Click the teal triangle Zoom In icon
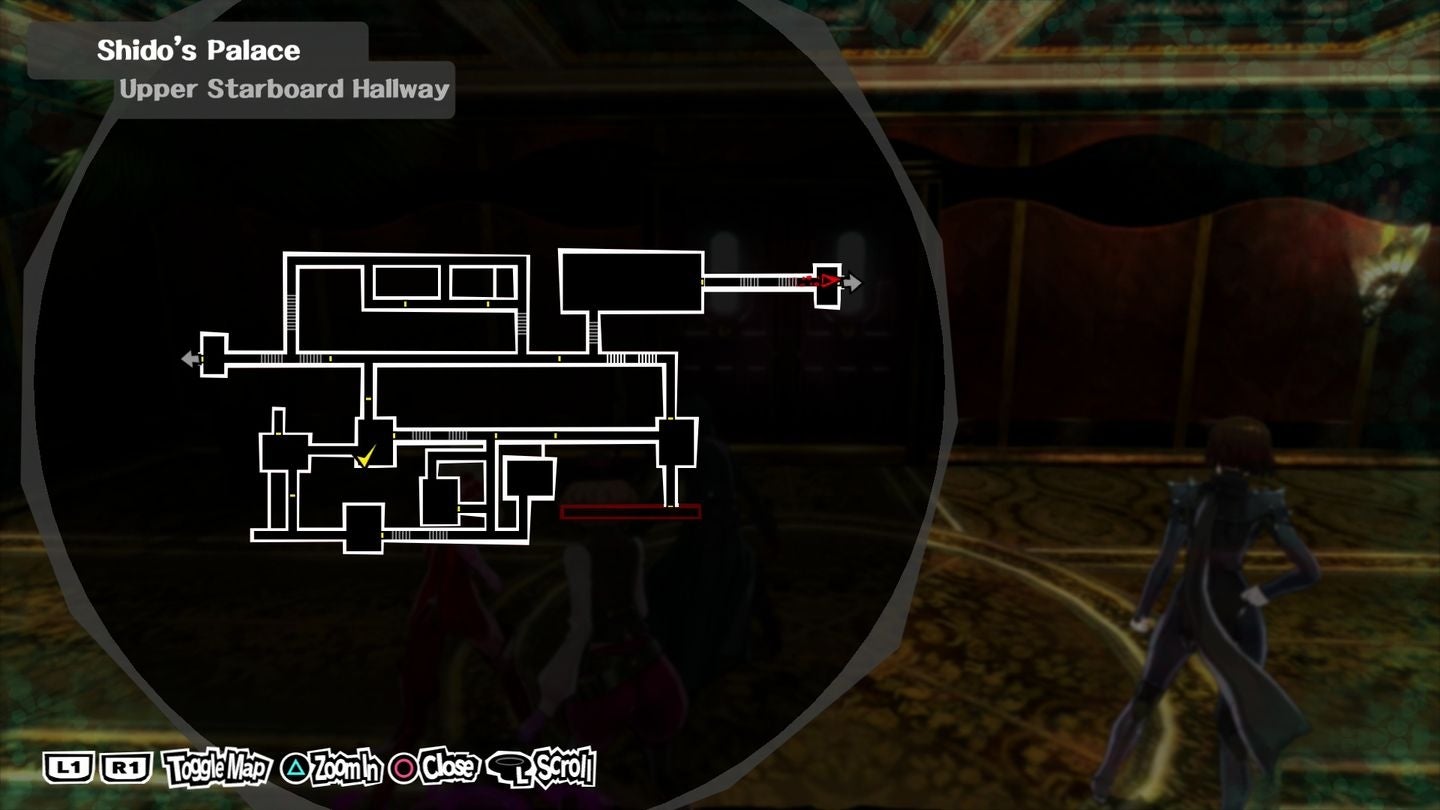 pos(294,768)
